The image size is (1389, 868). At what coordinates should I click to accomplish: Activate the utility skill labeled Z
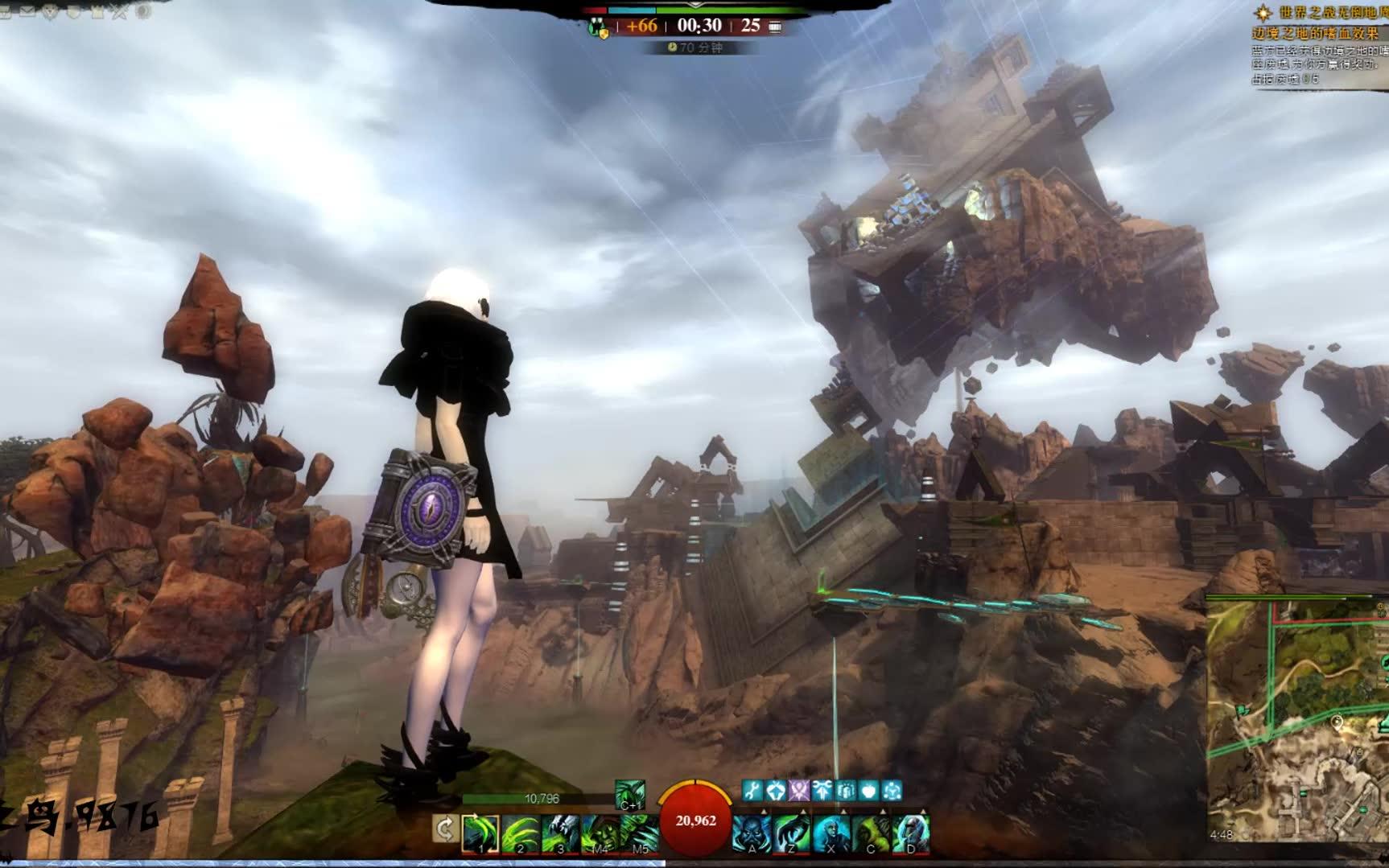tap(791, 833)
